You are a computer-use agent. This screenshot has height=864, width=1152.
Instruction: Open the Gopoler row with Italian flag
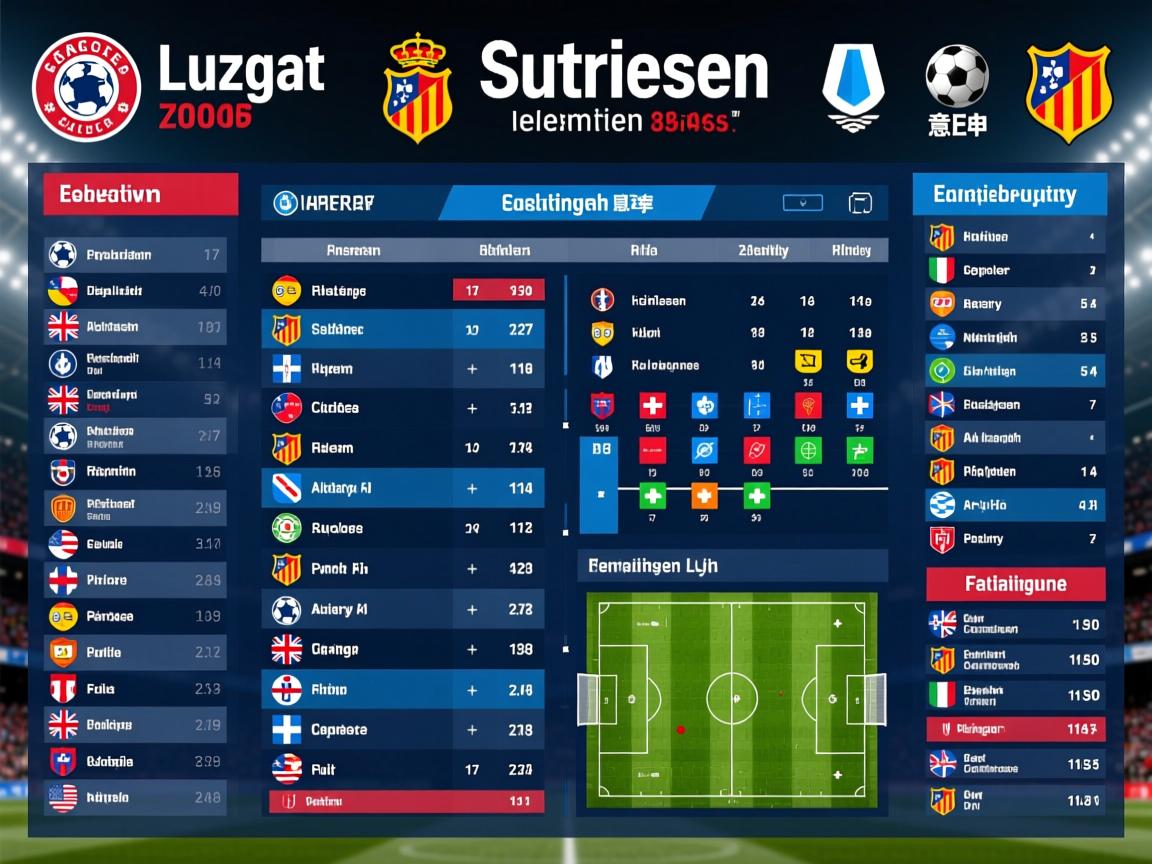click(x=1015, y=270)
